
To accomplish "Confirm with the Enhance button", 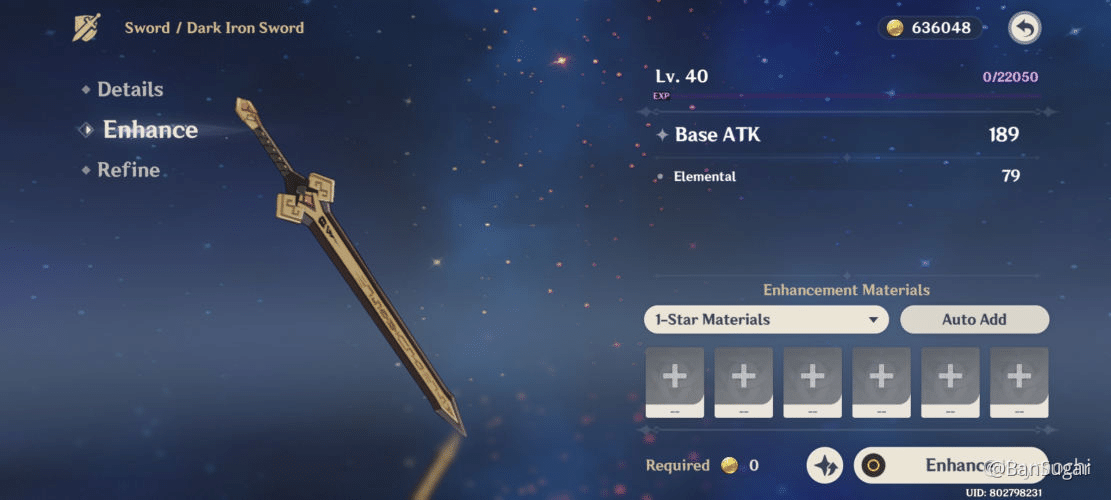I will pyautogui.click(x=950, y=465).
